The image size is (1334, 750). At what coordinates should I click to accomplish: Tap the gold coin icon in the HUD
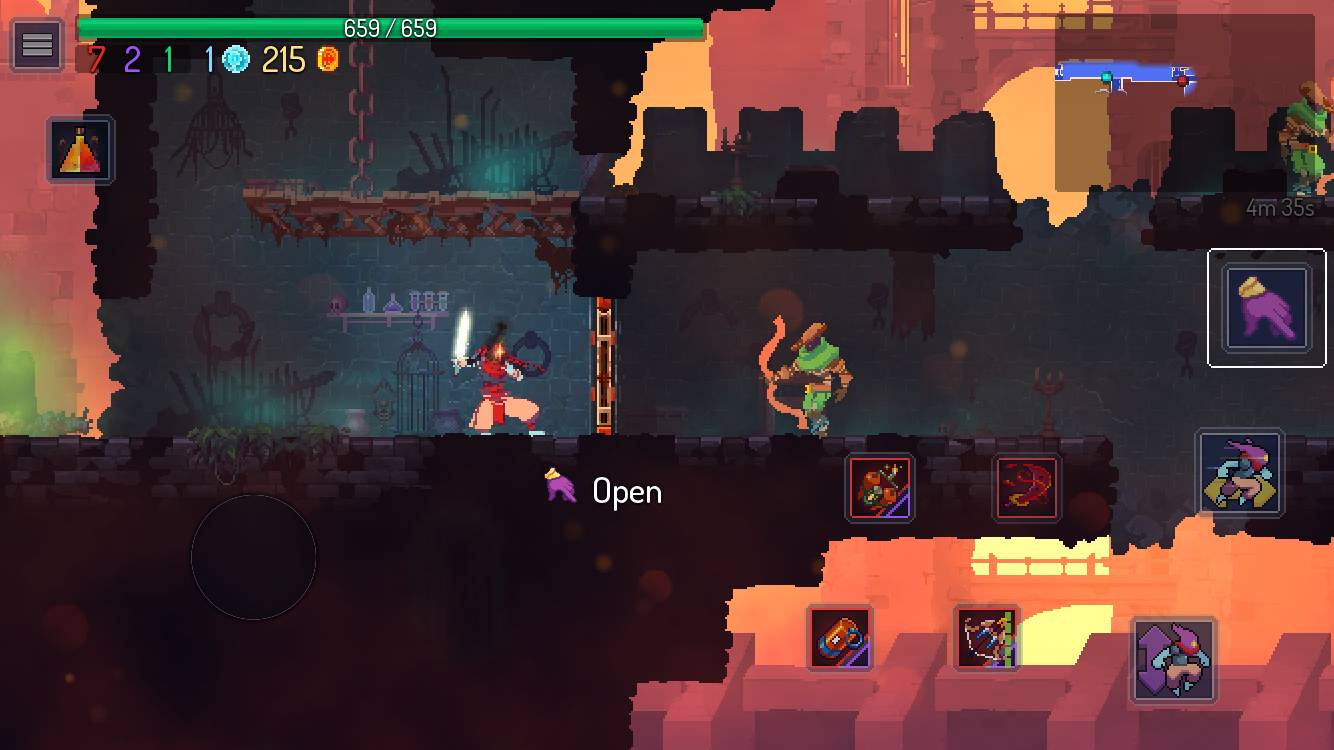325,60
